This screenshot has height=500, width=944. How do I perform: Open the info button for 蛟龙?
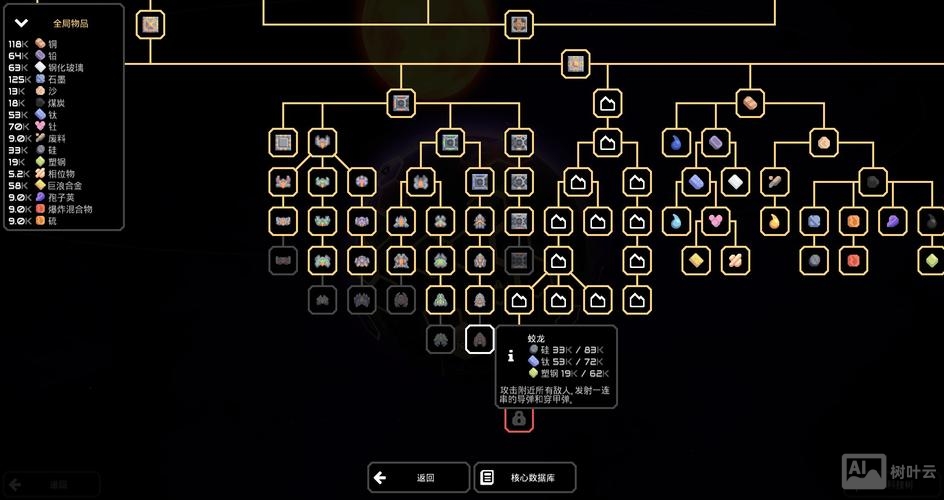point(511,355)
